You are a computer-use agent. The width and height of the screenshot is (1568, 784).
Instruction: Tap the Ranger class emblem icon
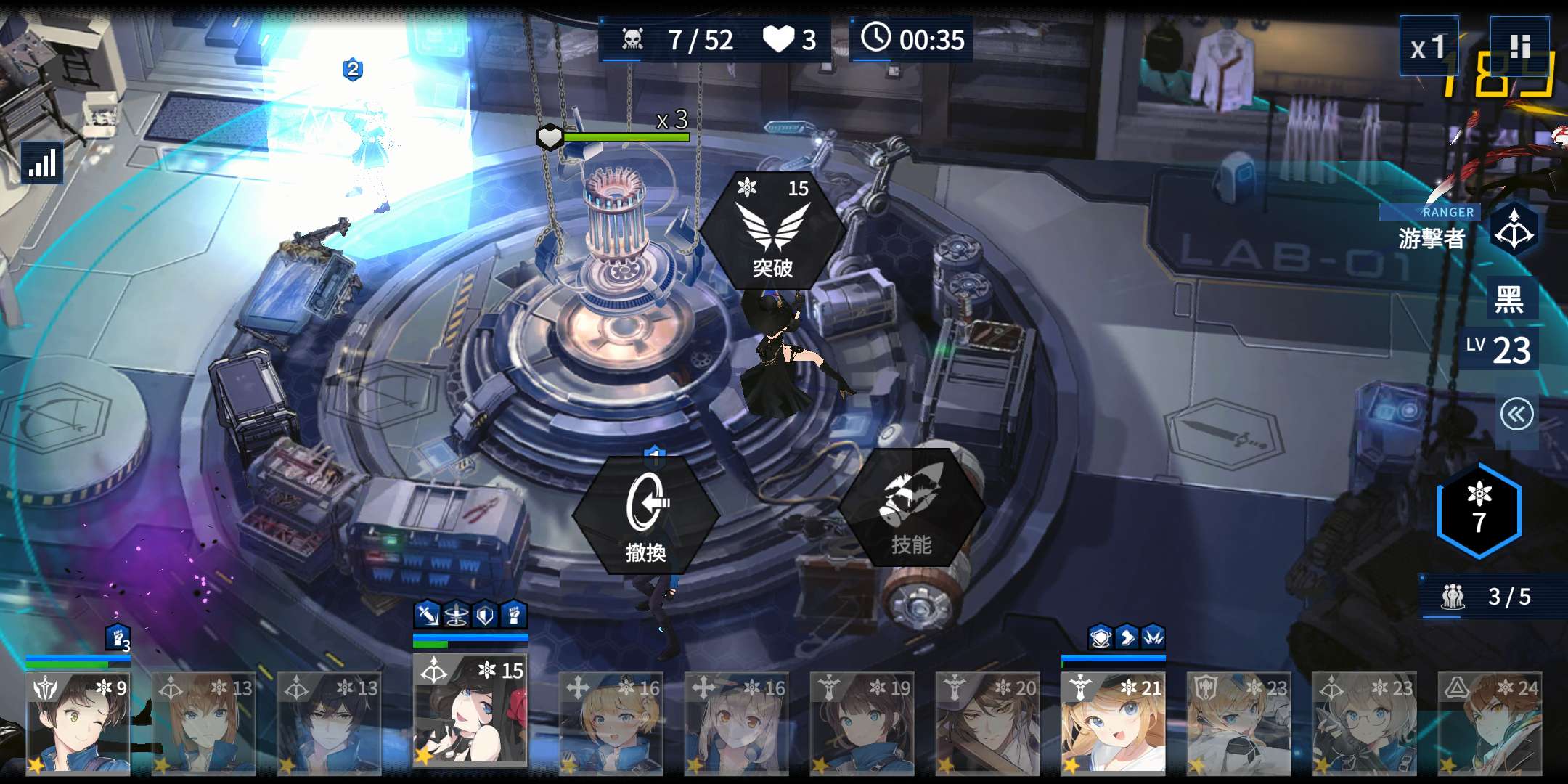point(1514,231)
